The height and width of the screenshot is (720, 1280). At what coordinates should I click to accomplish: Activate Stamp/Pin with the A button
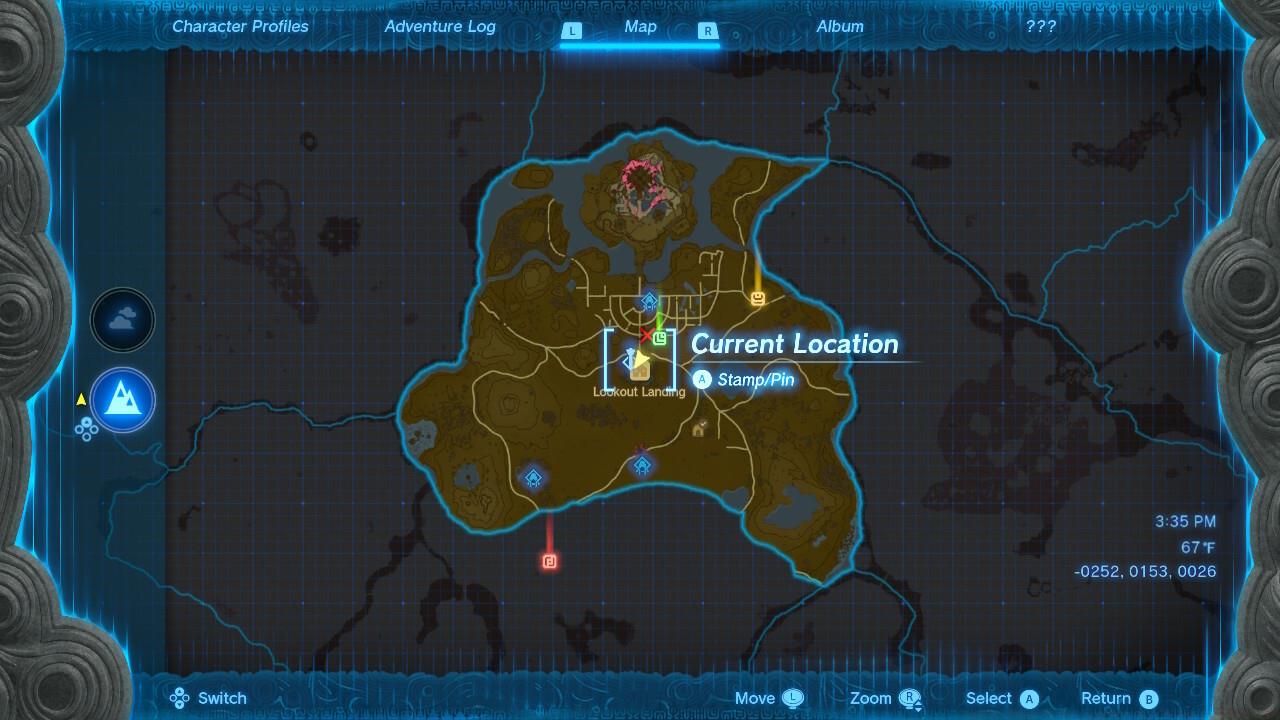coord(701,379)
